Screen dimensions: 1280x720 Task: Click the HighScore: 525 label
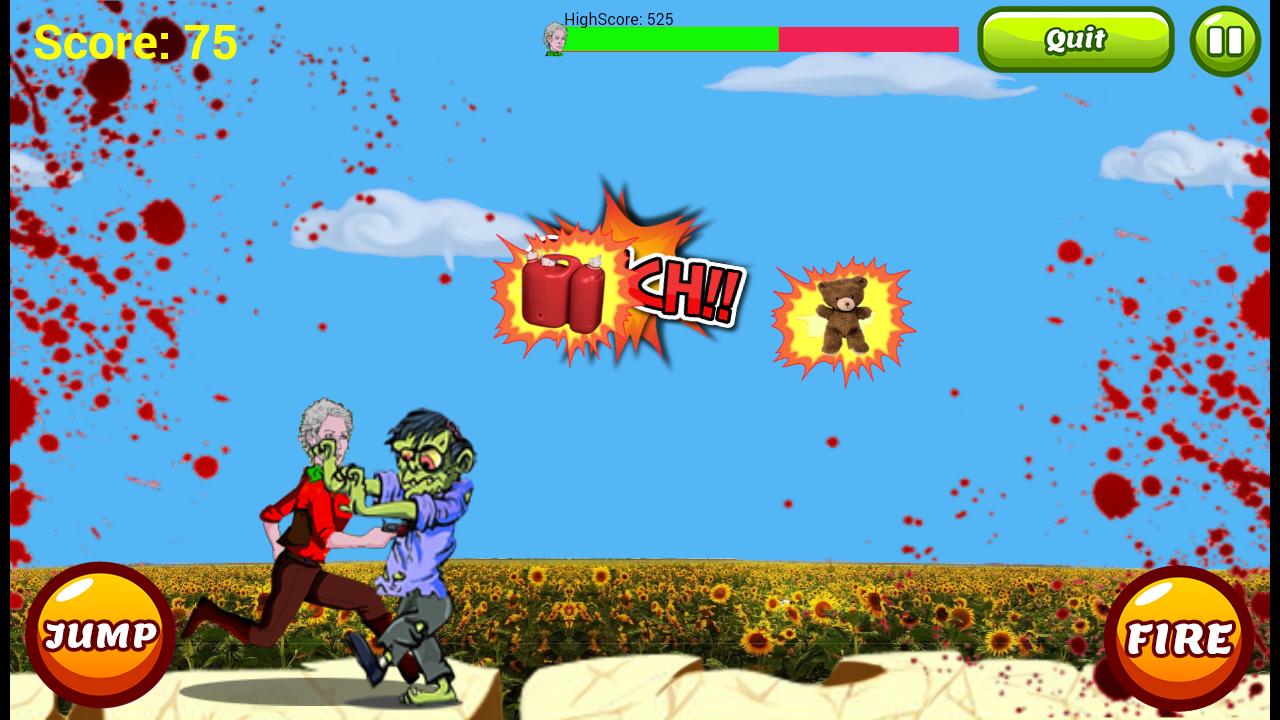618,19
